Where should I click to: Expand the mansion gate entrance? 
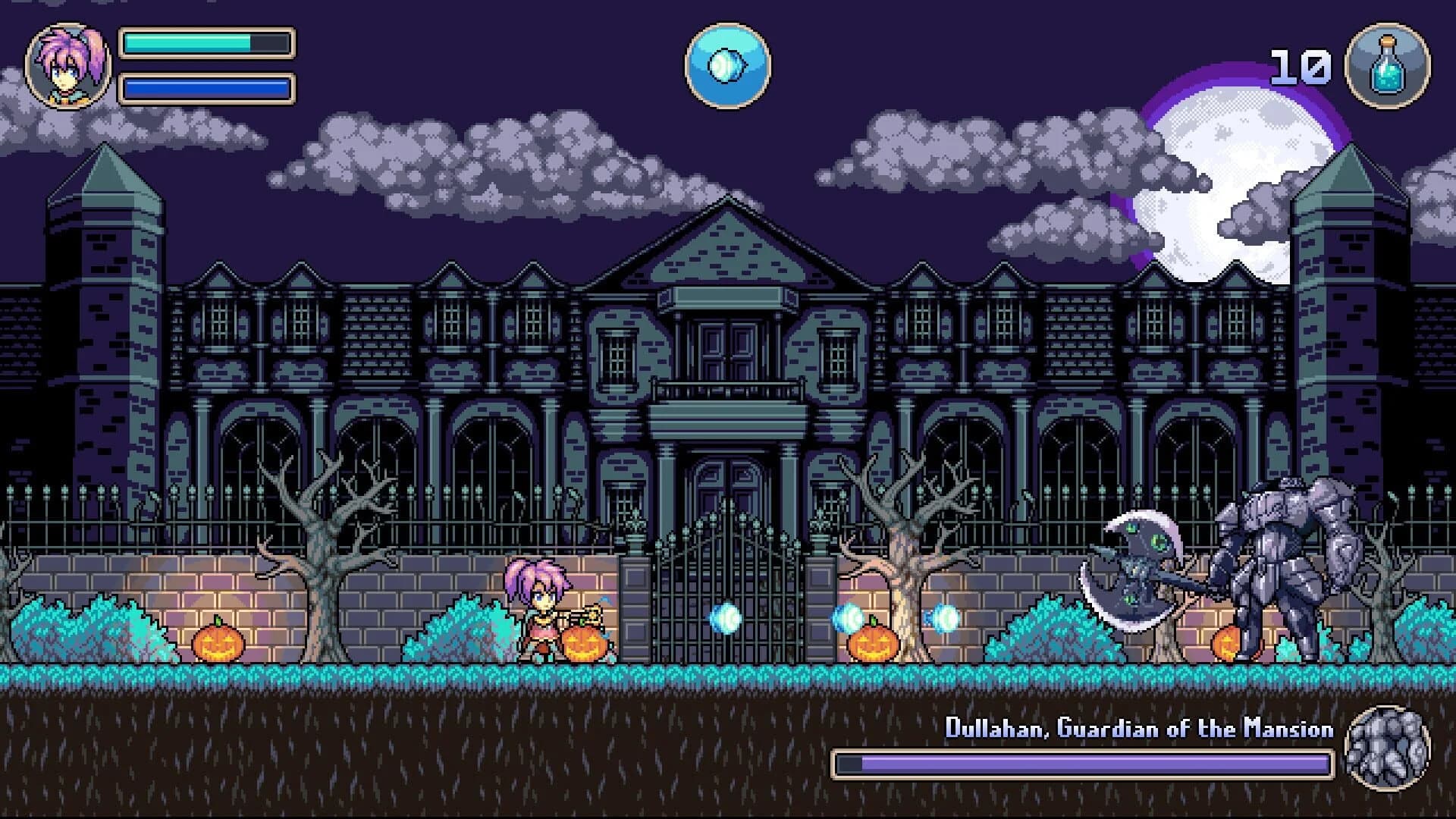726,576
